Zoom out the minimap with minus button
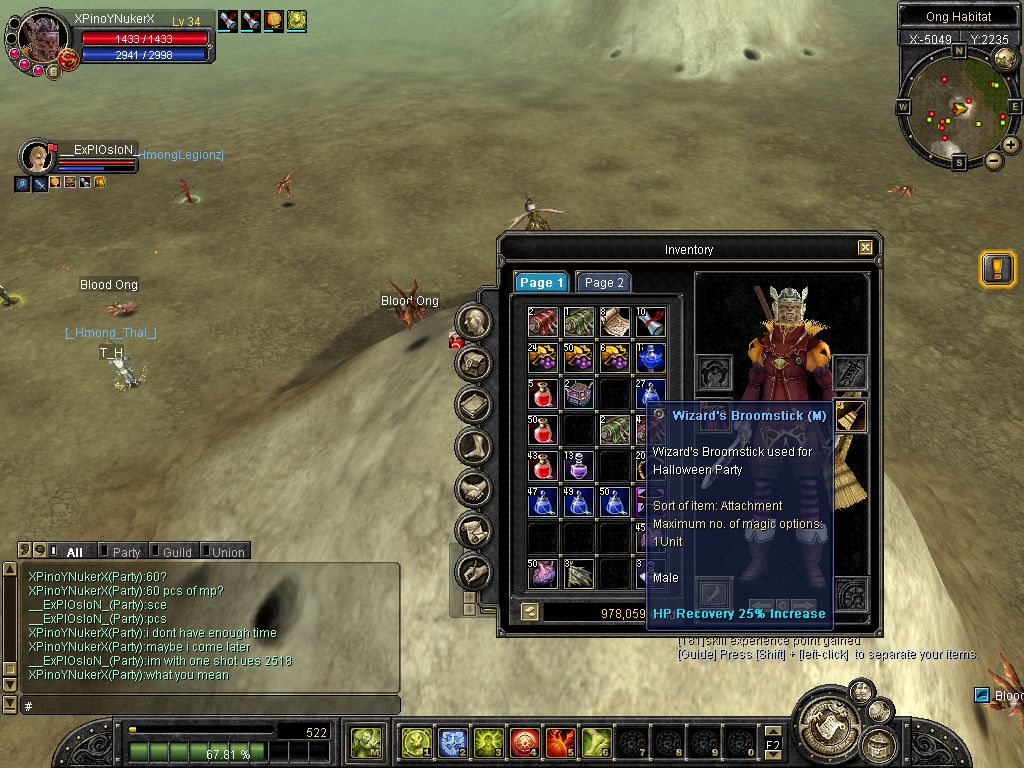This screenshot has width=1024, height=768. point(994,161)
